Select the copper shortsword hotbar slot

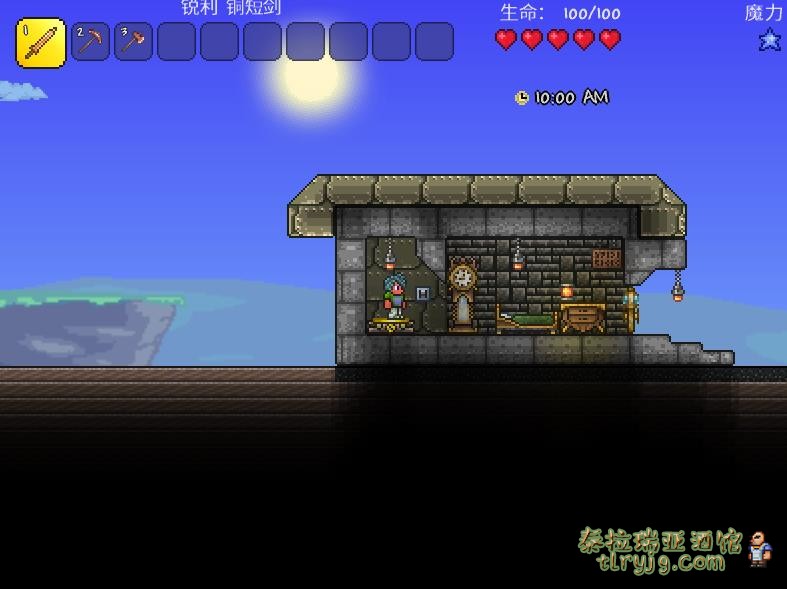point(41,43)
